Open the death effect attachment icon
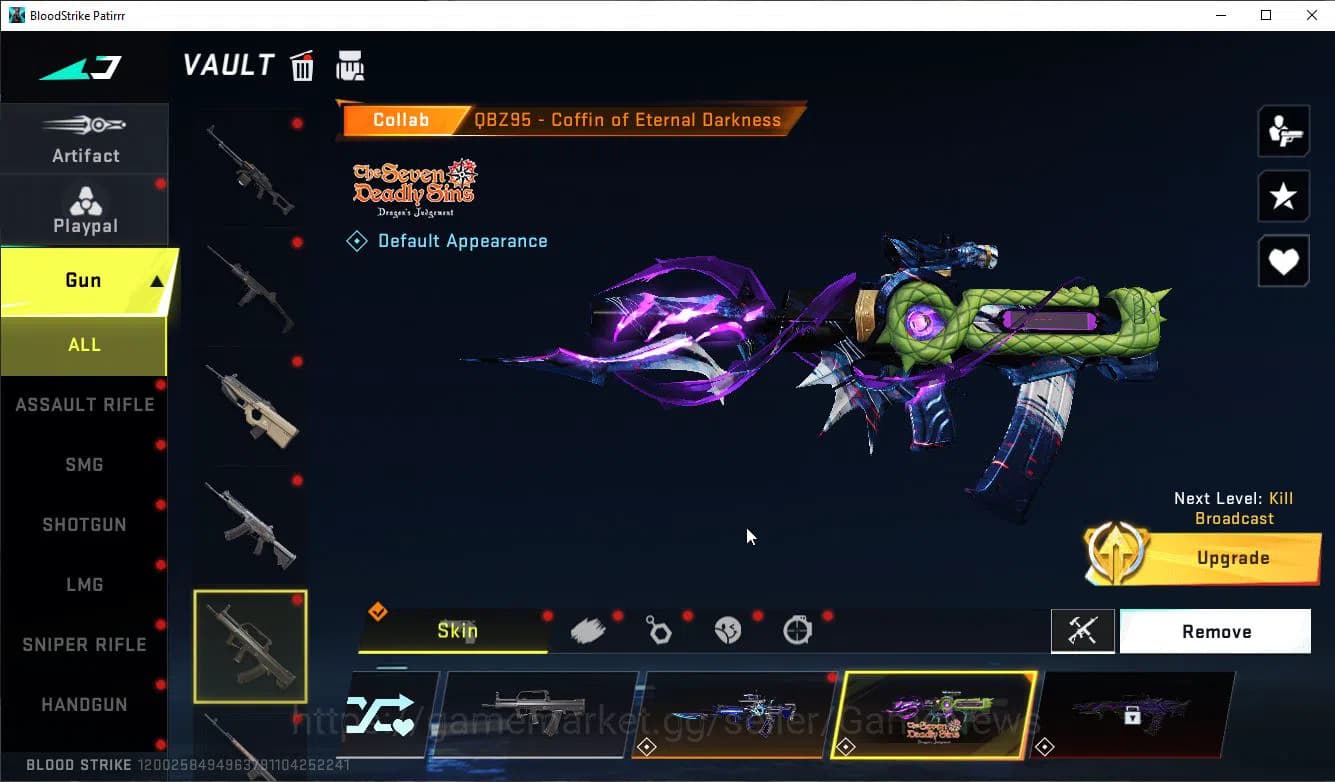Viewport: 1335px width, 782px height. pyautogui.click(x=728, y=628)
